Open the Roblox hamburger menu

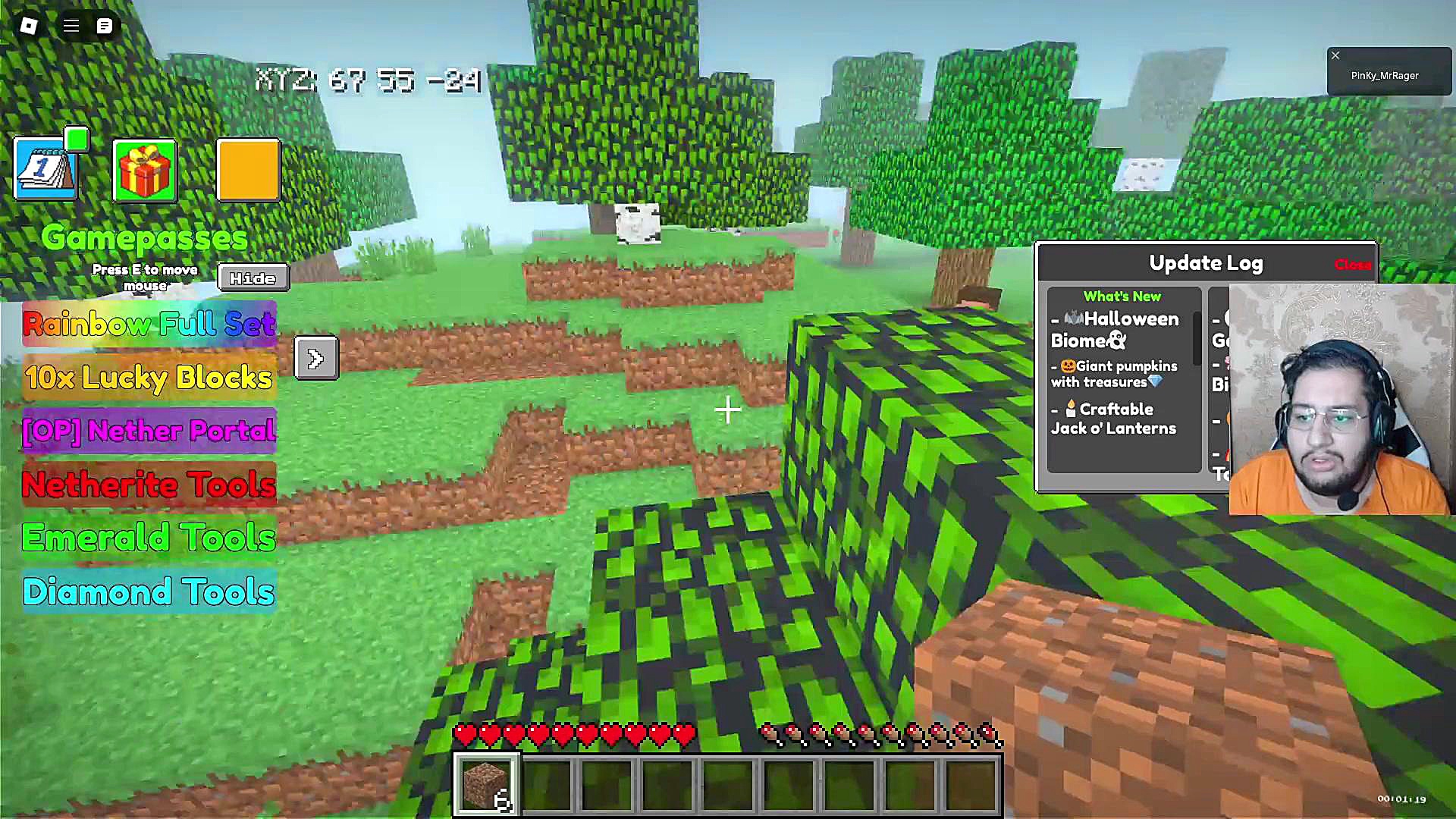click(x=71, y=26)
